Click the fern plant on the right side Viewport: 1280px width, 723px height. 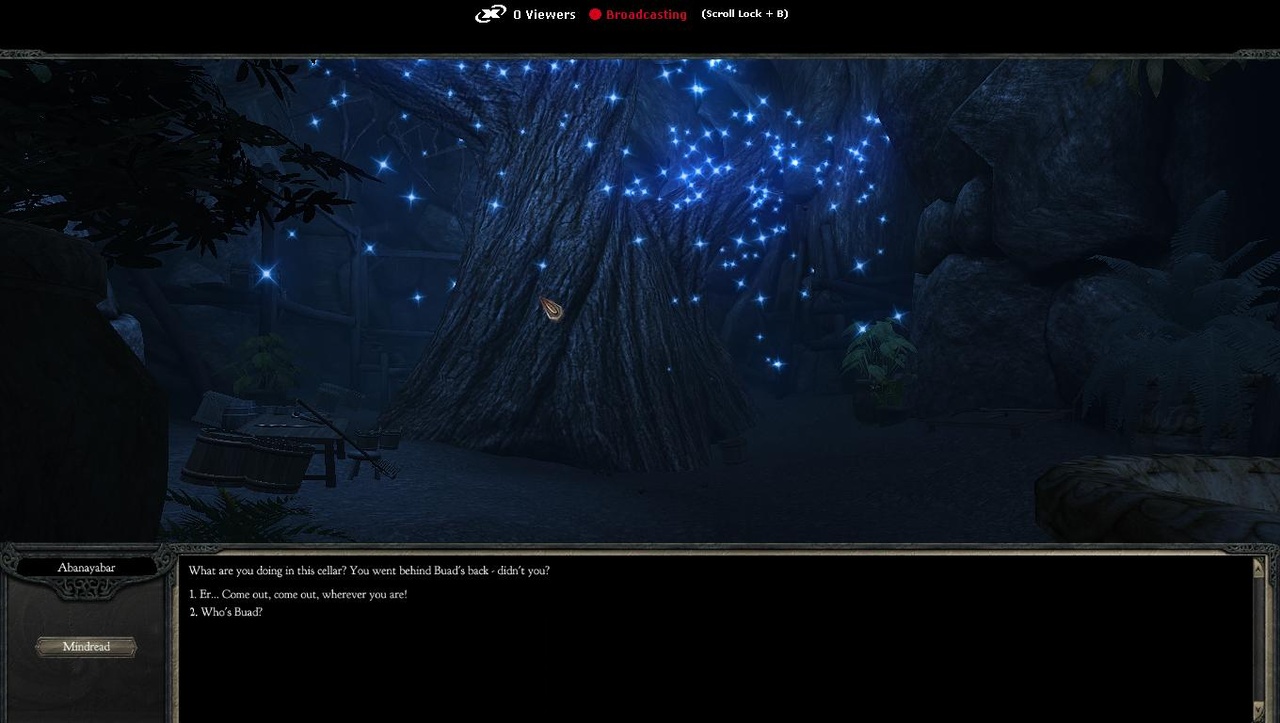(880, 360)
